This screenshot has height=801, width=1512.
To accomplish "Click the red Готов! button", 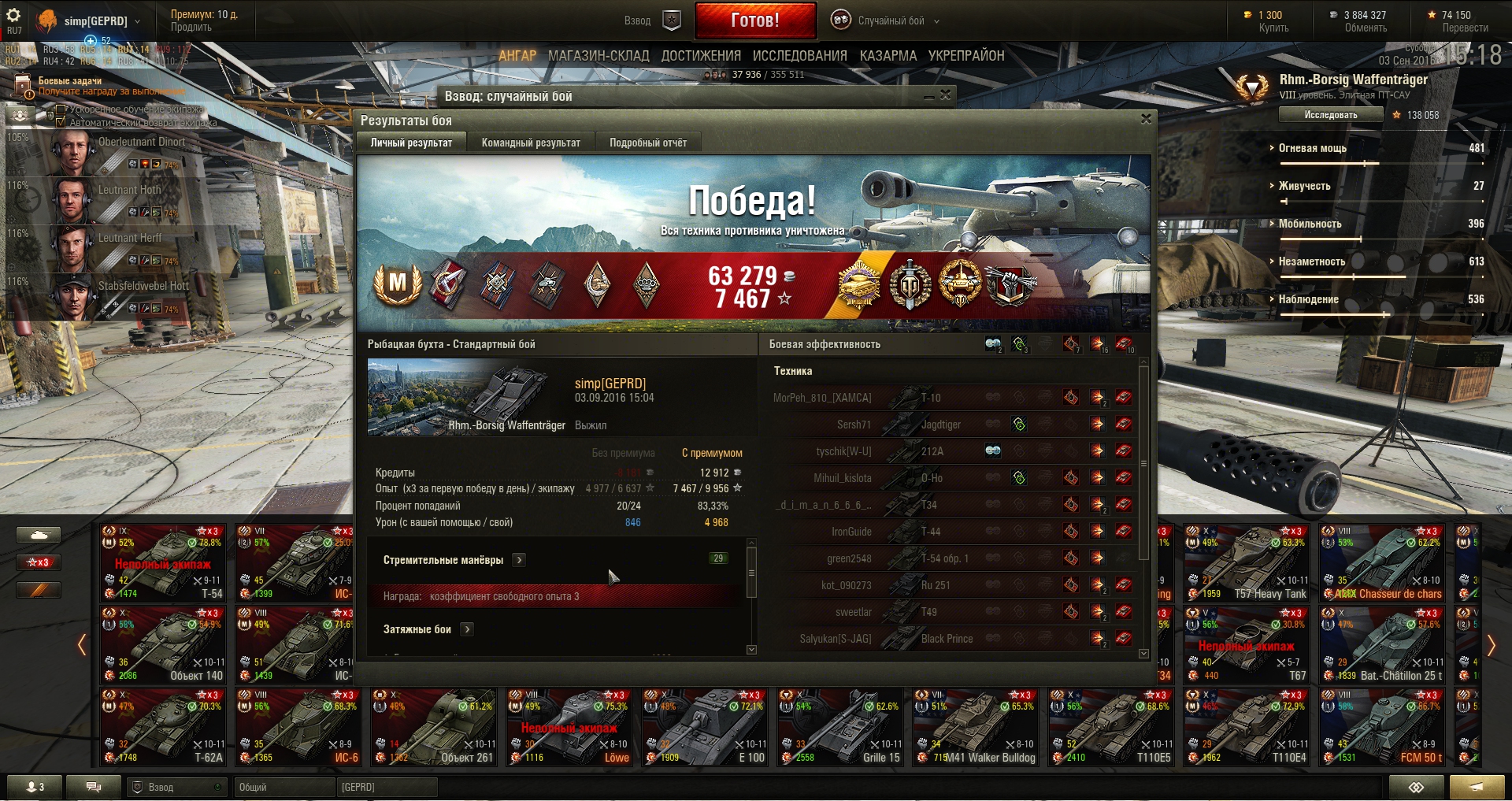I will coord(754,20).
